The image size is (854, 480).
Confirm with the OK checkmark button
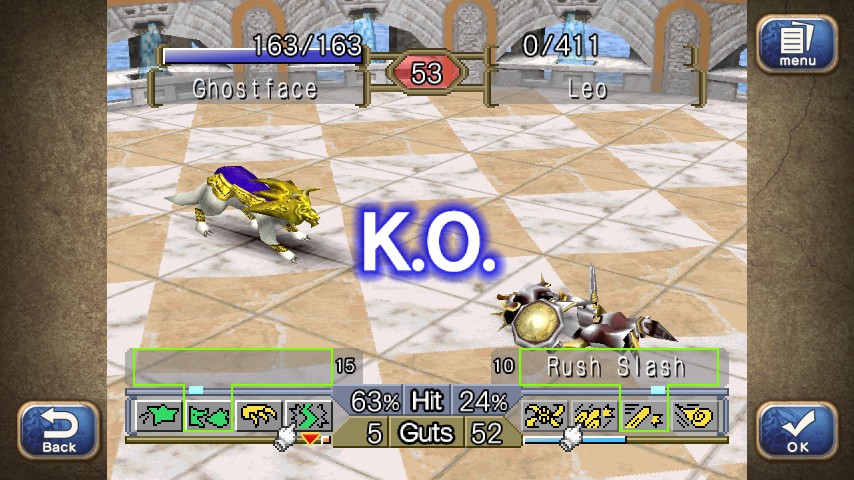[796, 430]
